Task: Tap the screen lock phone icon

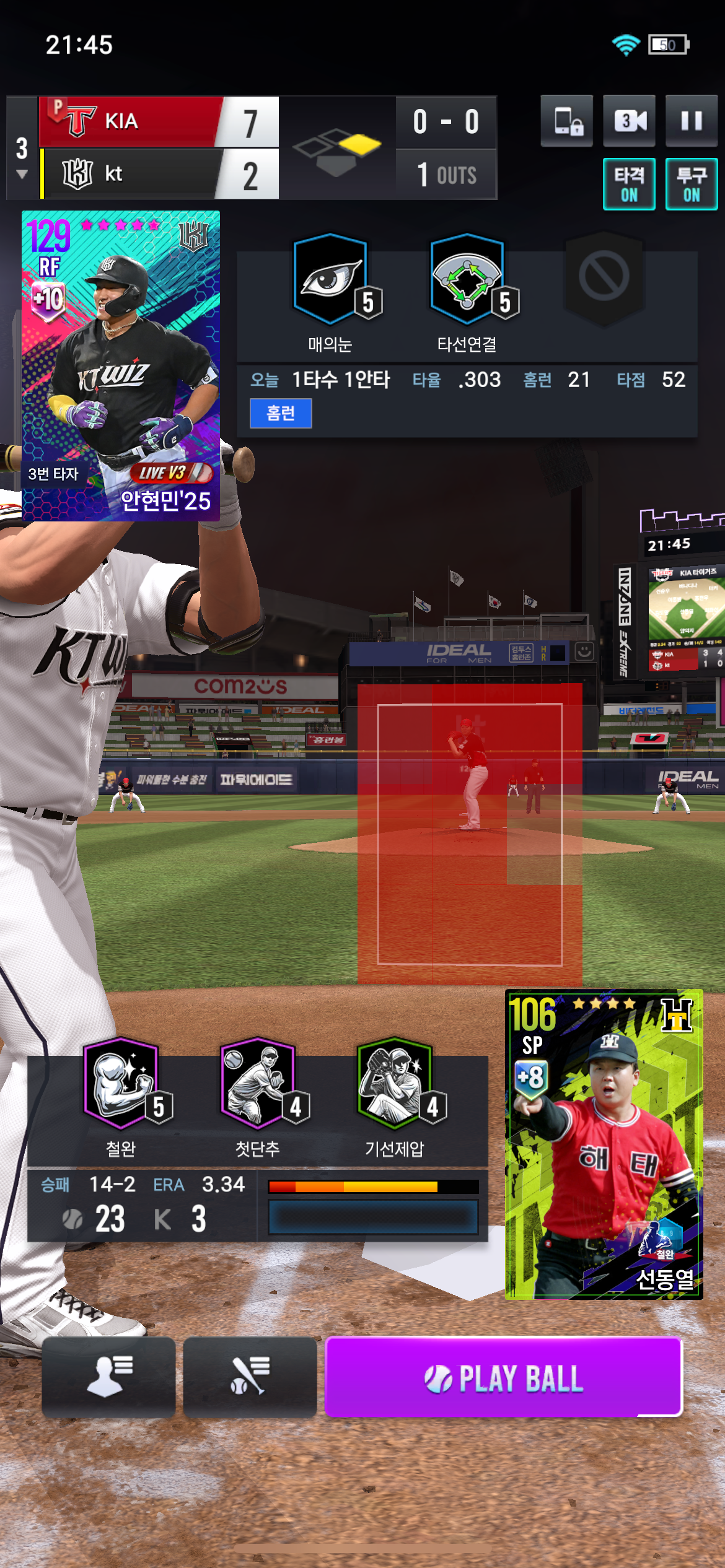Action: pos(566,121)
